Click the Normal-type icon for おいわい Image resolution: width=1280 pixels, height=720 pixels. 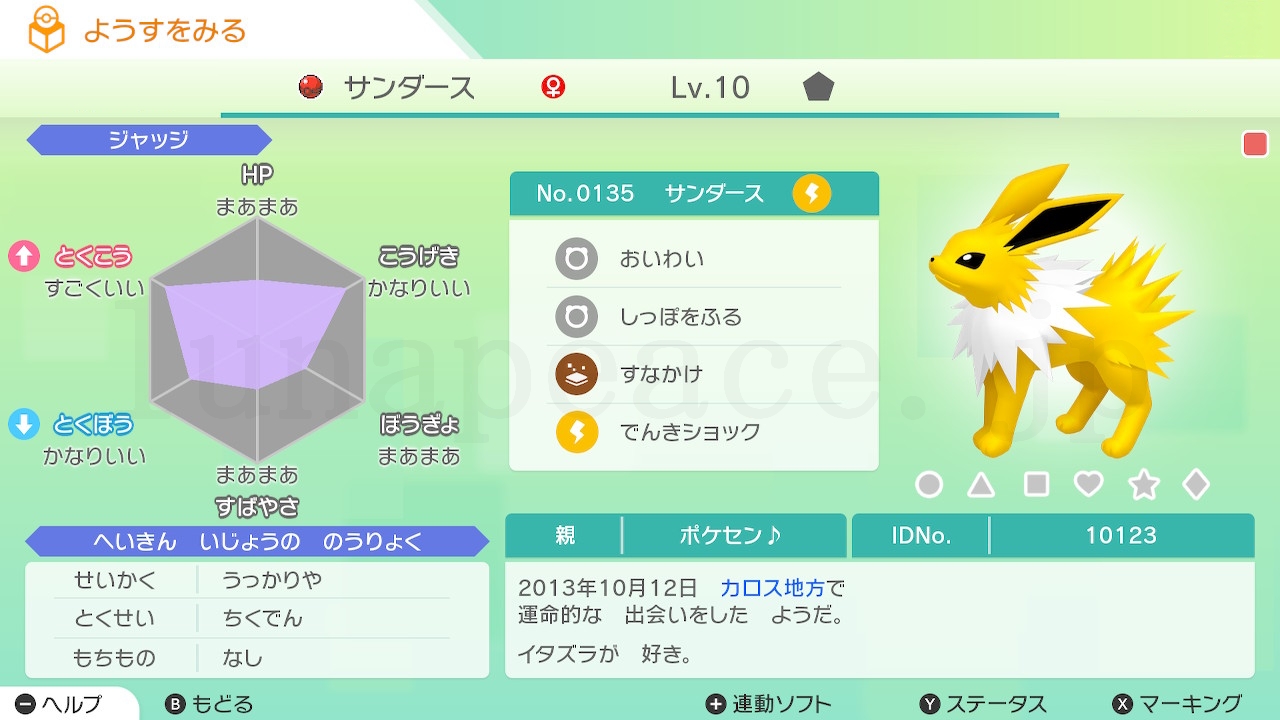576,258
